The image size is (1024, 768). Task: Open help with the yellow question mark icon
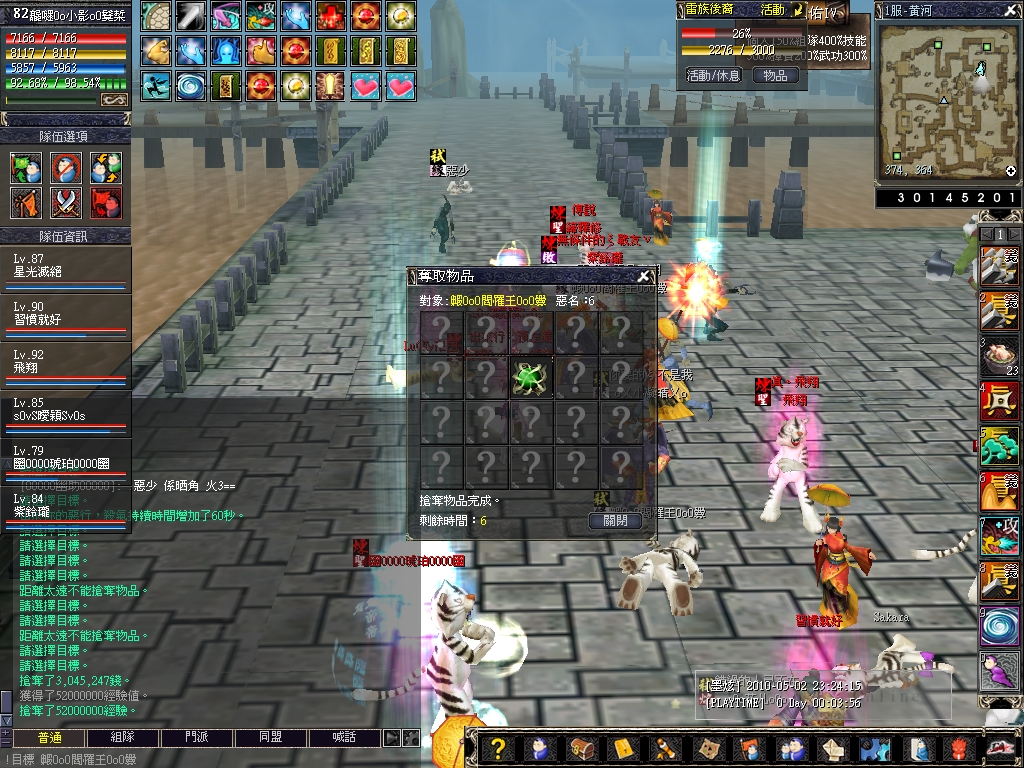(497, 749)
